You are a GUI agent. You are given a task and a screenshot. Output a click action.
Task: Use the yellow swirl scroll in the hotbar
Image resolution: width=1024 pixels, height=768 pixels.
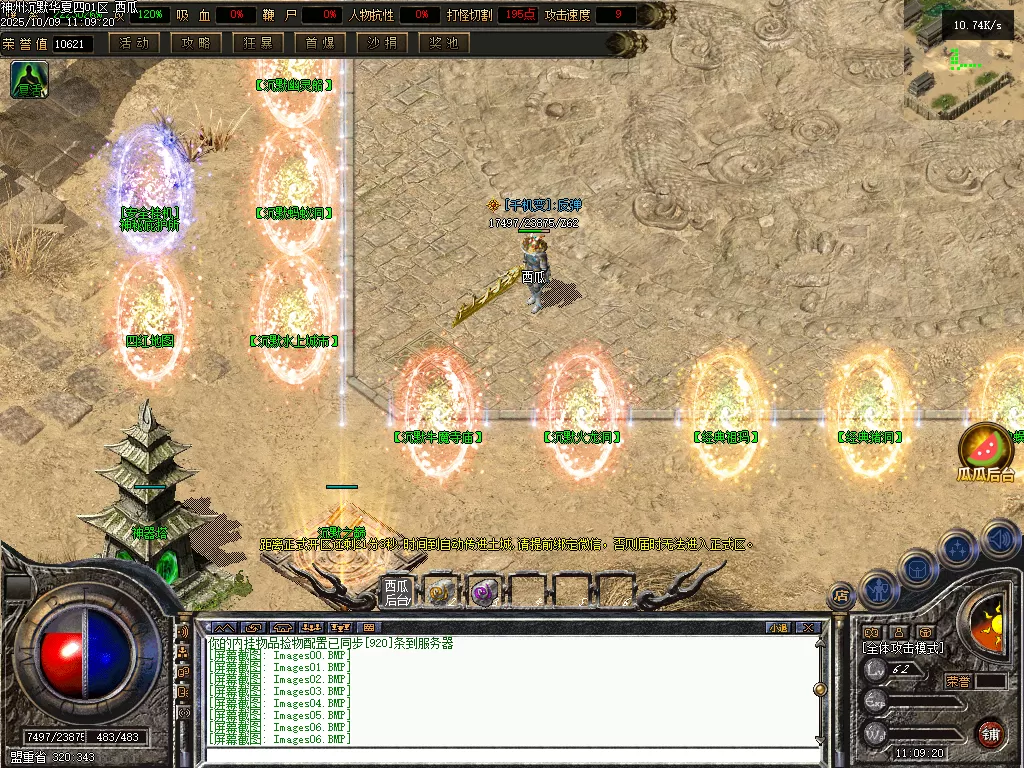point(439,593)
